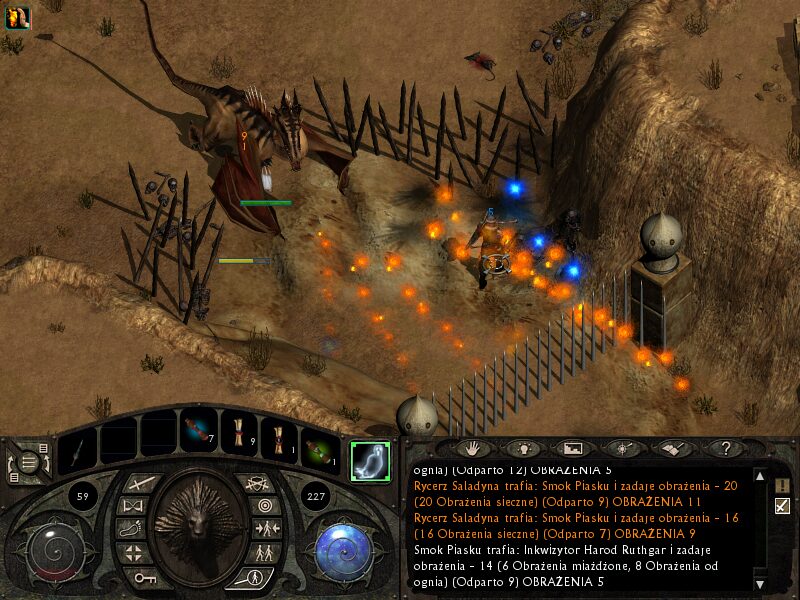The height and width of the screenshot is (600, 800).
Task: Click the key icon button
Action: [x=145, y=577]
